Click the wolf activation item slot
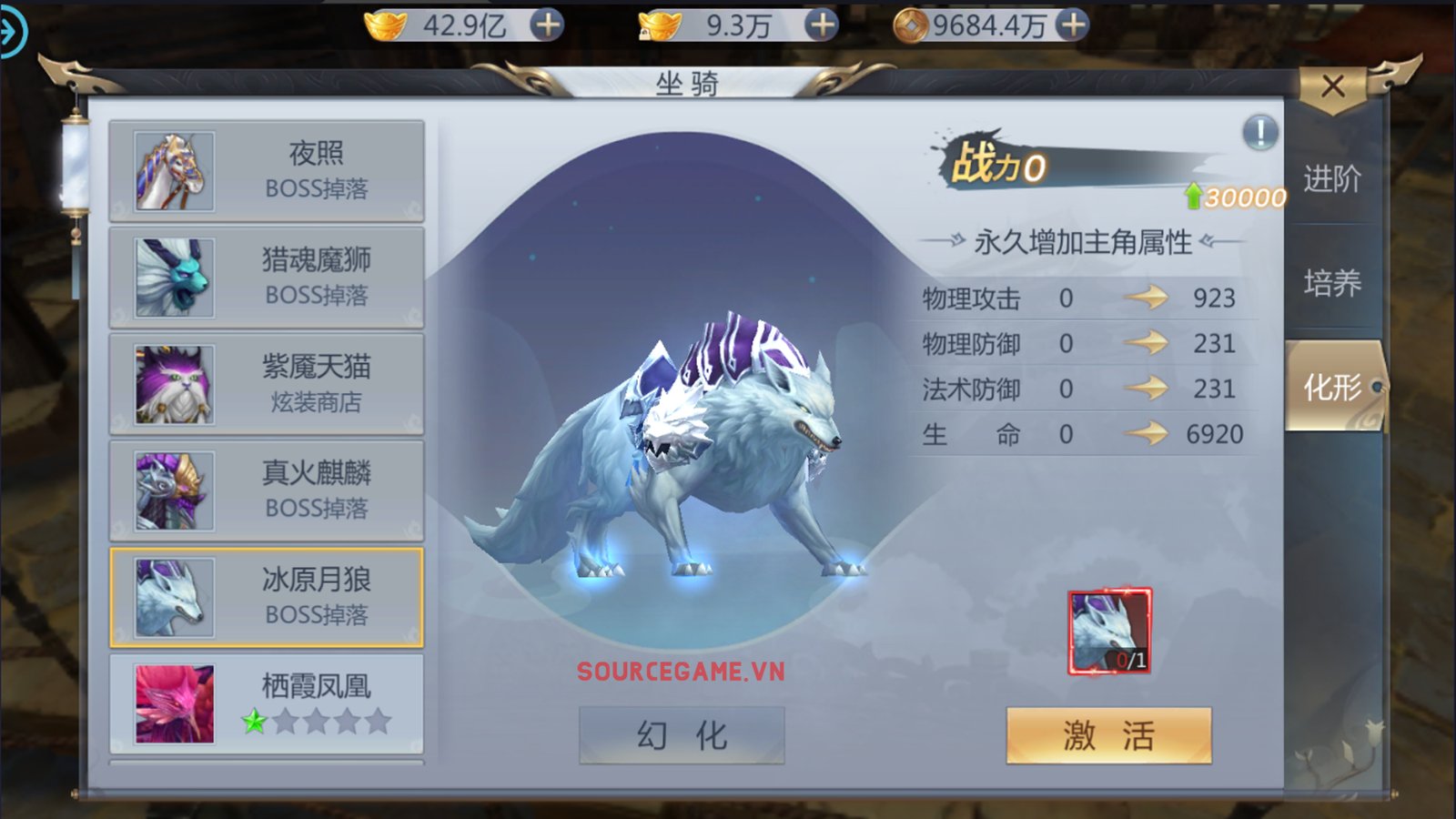Image resolution: width=1456 pixels, height=819 pixels. pos(1109,632)
